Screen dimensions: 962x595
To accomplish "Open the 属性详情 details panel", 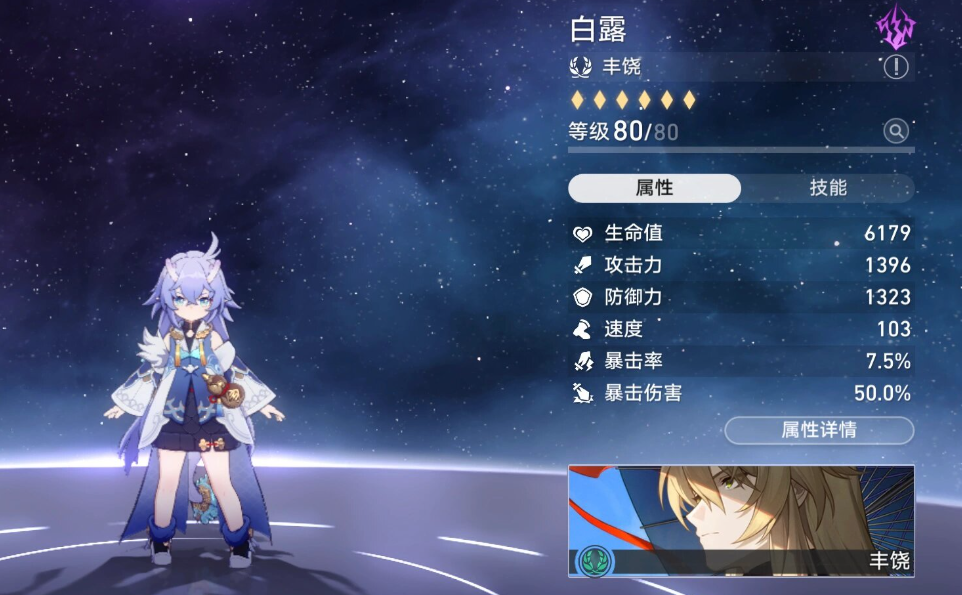I will tap(818, 431).
